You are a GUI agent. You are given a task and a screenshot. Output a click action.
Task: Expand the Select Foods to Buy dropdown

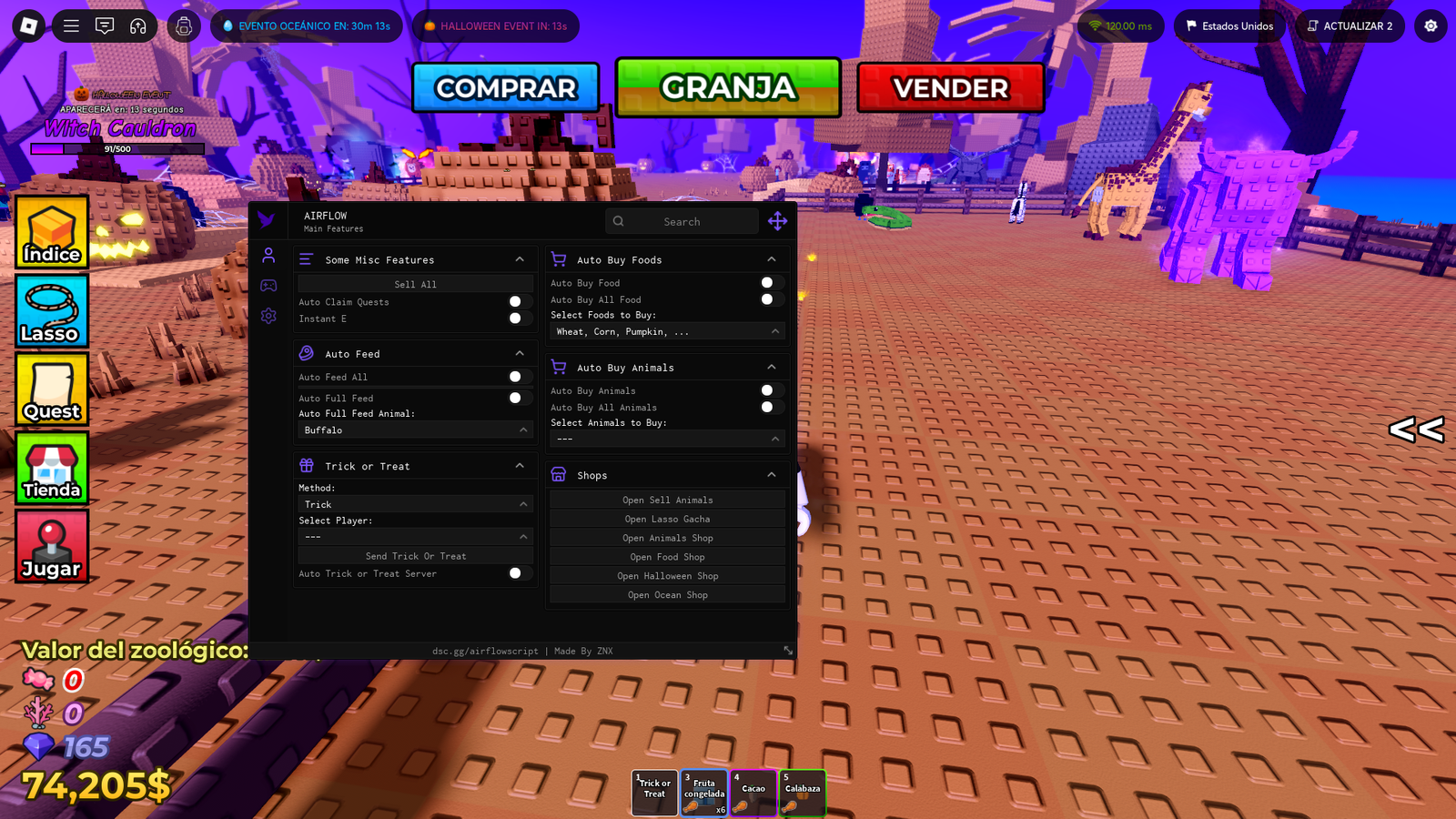tap(666, 331)
